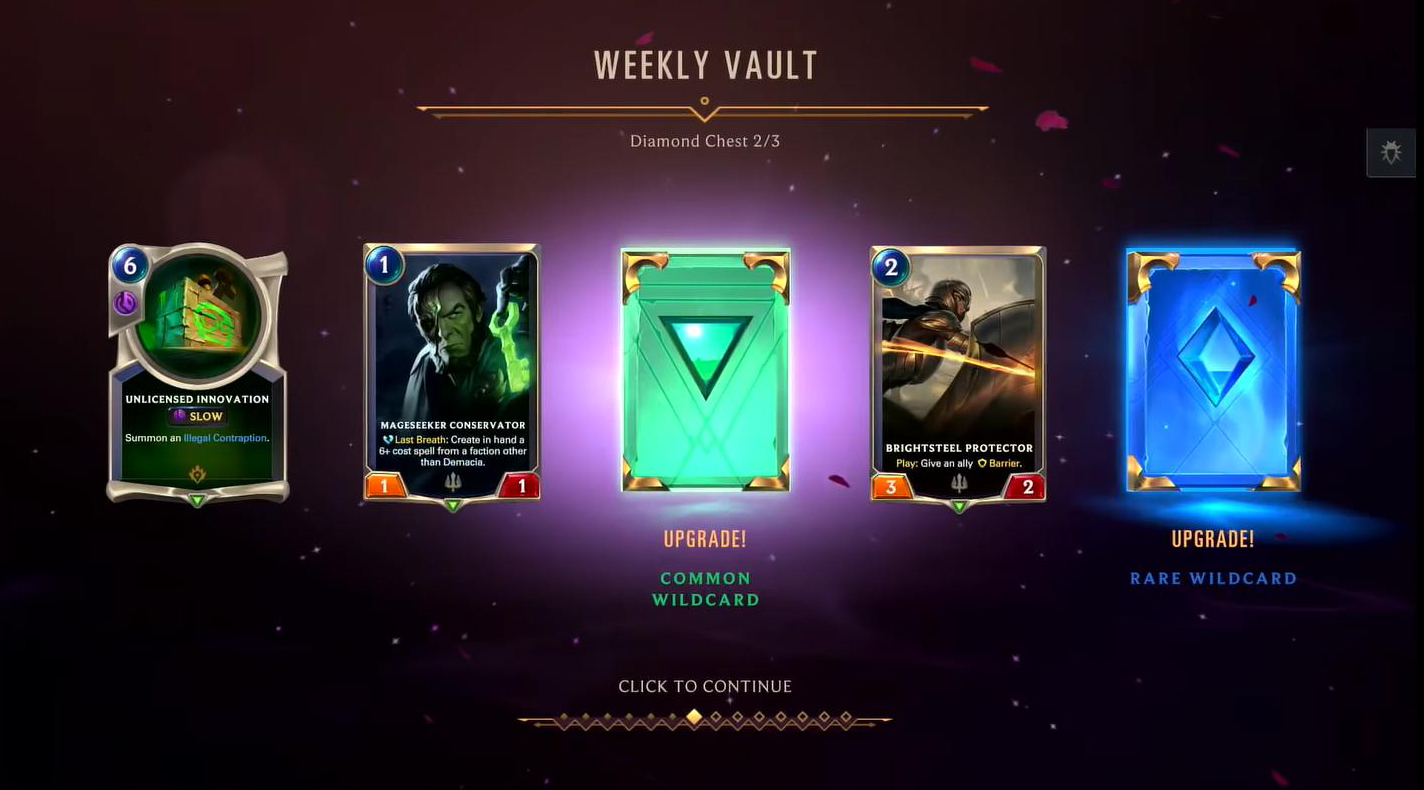Click the Demacia region icon on Mageseeker Conservator

tap(451, 482)
